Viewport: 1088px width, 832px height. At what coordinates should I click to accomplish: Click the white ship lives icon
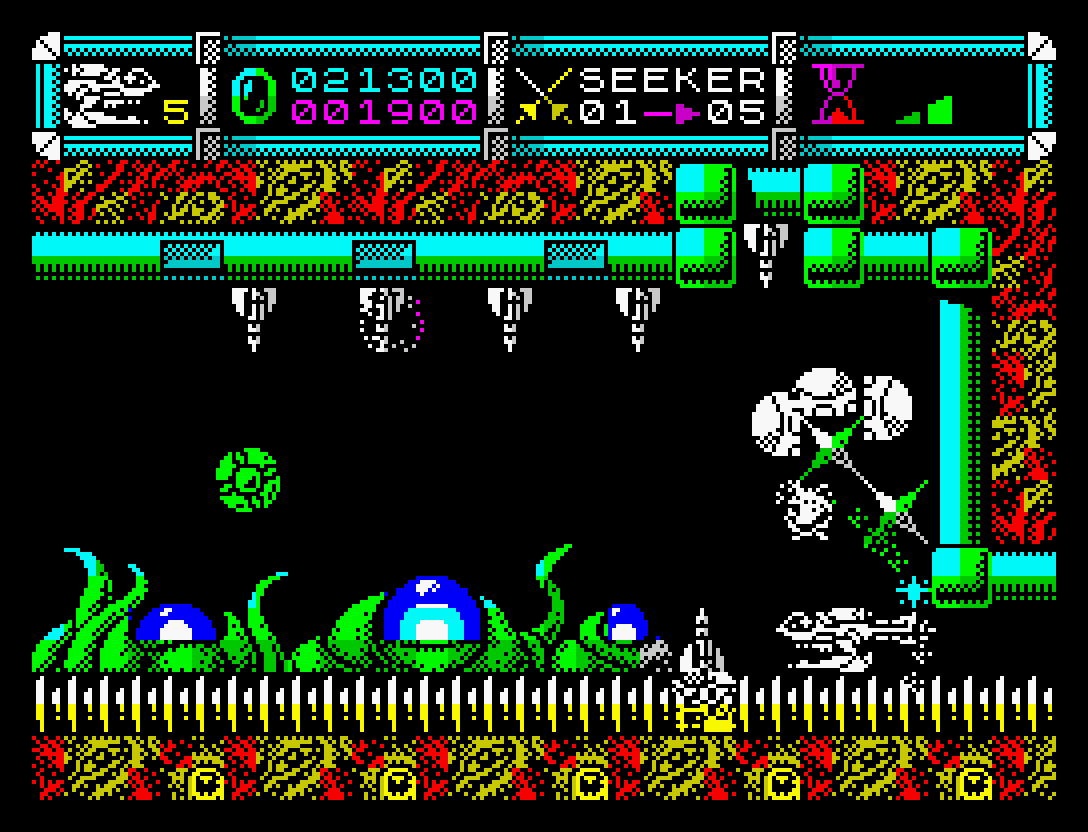(x=110, y=93)
